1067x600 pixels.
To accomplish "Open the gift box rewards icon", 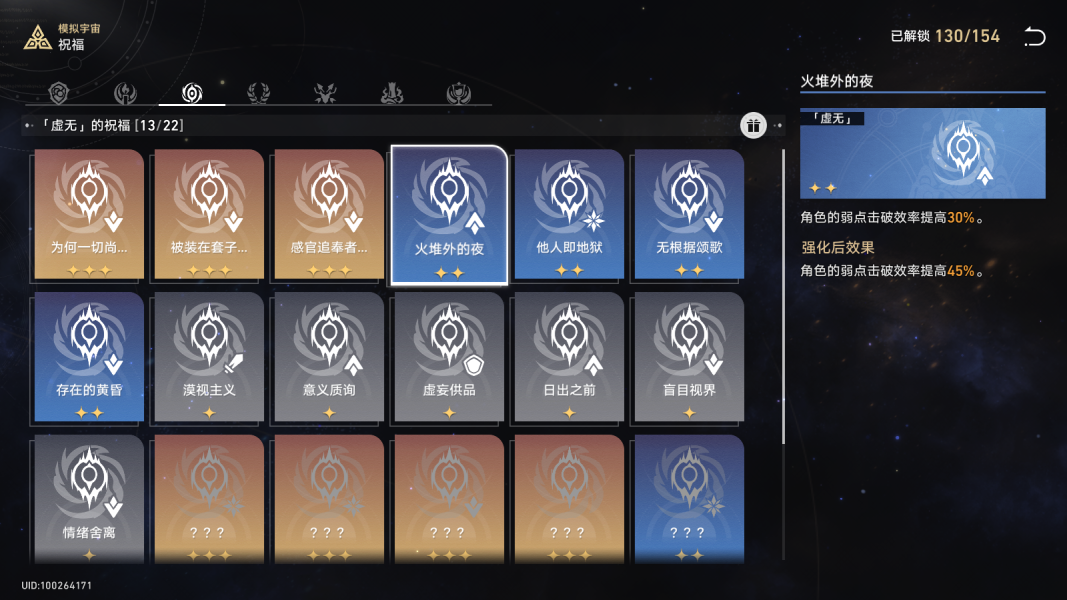I will pyautogui.click(x=753, y=125).
